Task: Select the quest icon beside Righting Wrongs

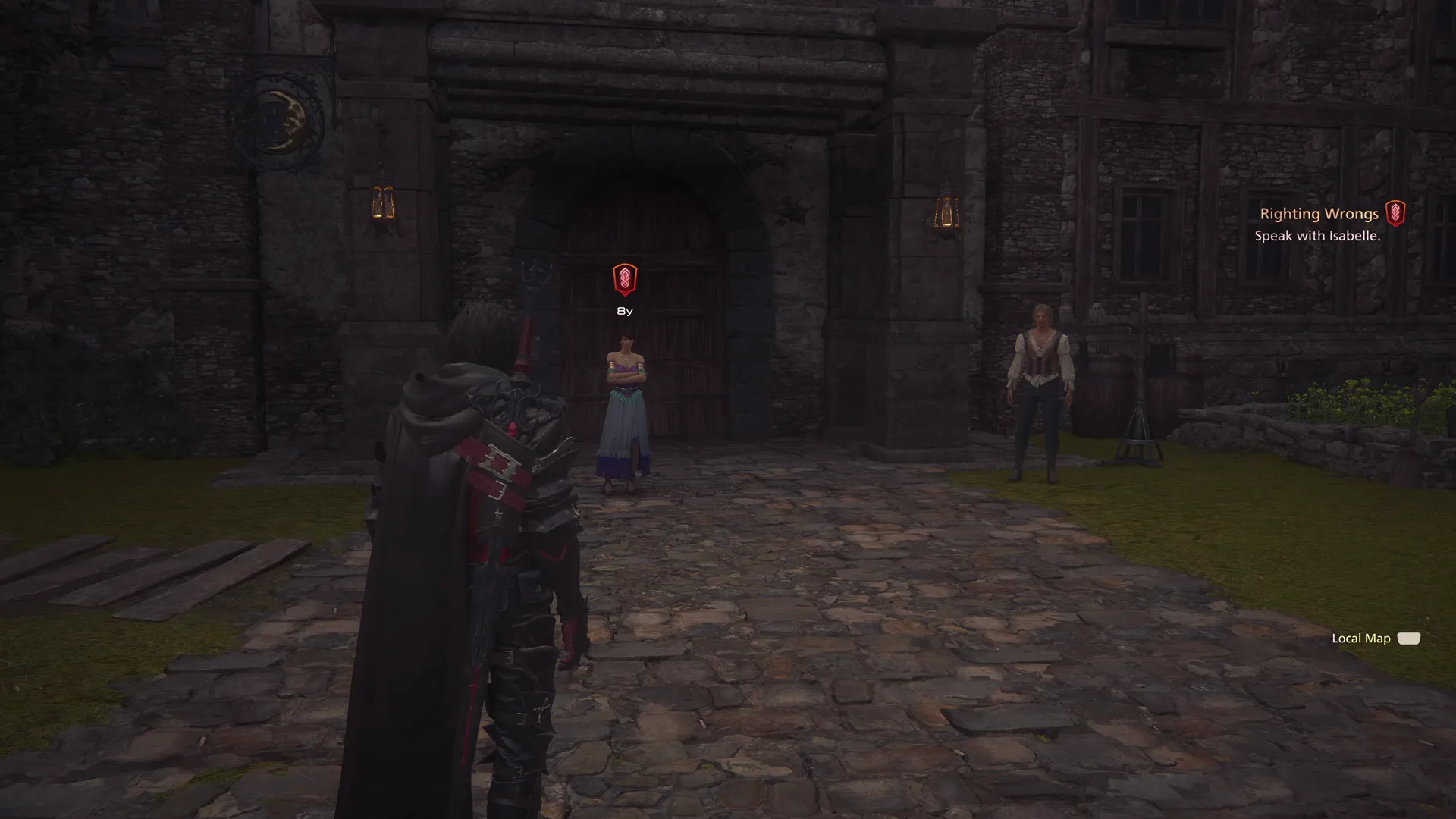Action: (1397, 214)
